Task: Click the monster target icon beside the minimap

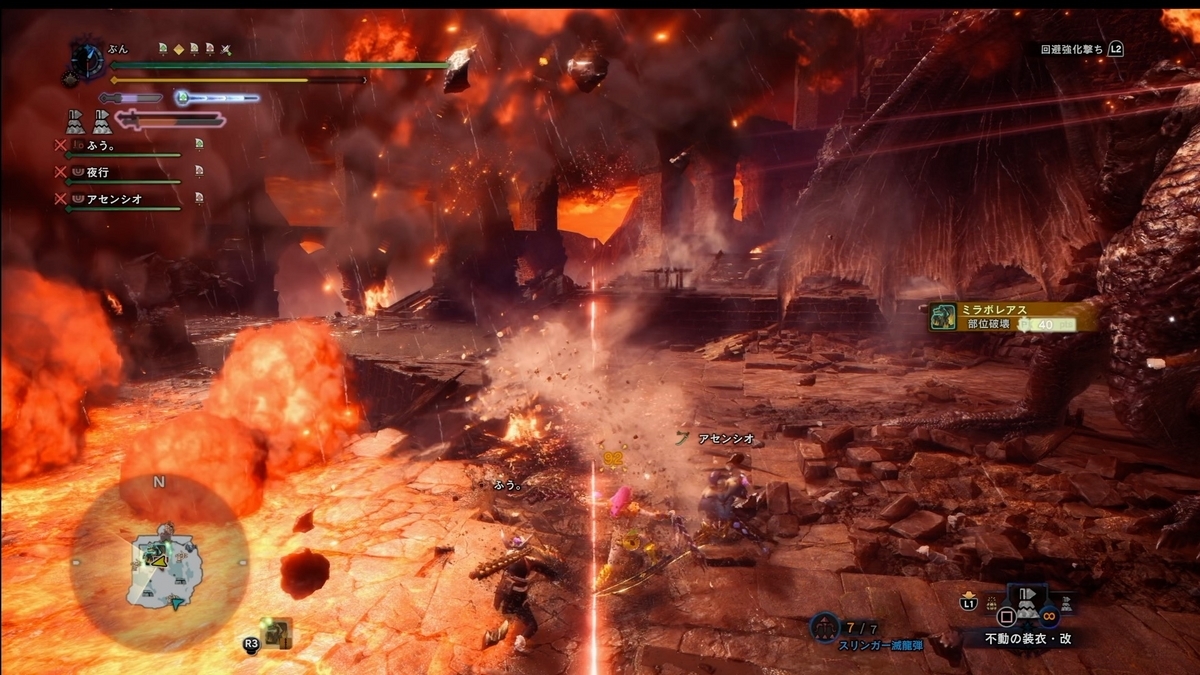Action: click(x=274, y=632)
